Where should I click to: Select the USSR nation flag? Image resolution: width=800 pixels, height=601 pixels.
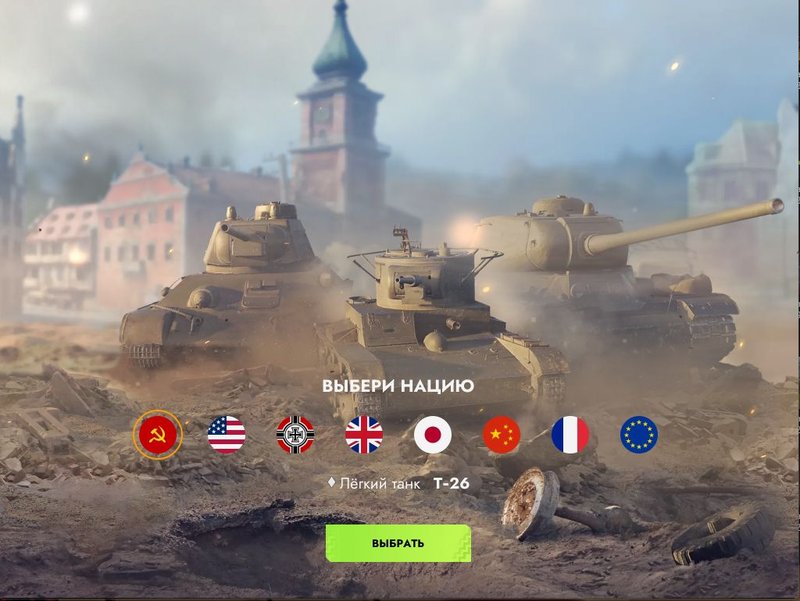coord(158,435)
